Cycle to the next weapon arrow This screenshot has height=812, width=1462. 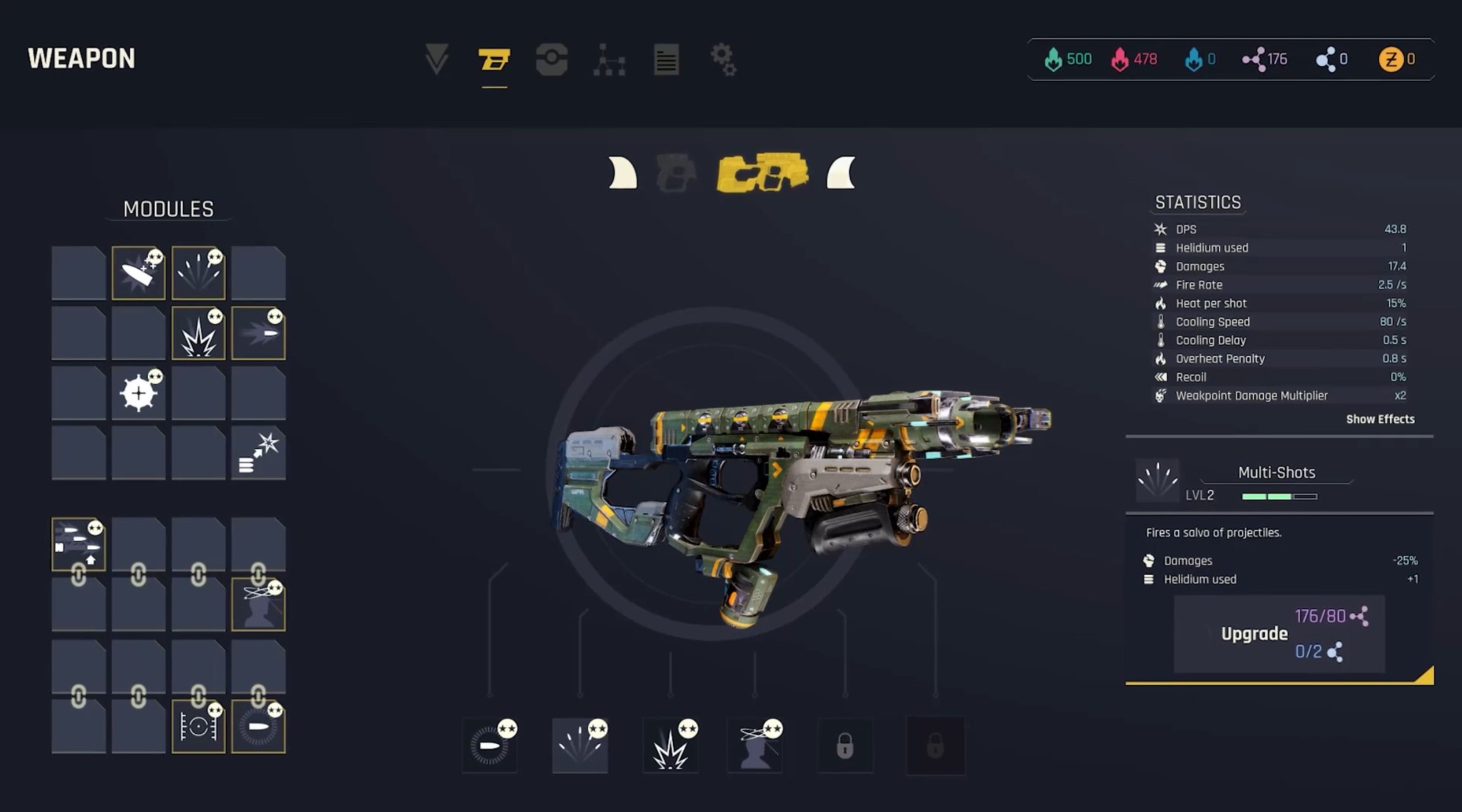(x=841, y=174)
